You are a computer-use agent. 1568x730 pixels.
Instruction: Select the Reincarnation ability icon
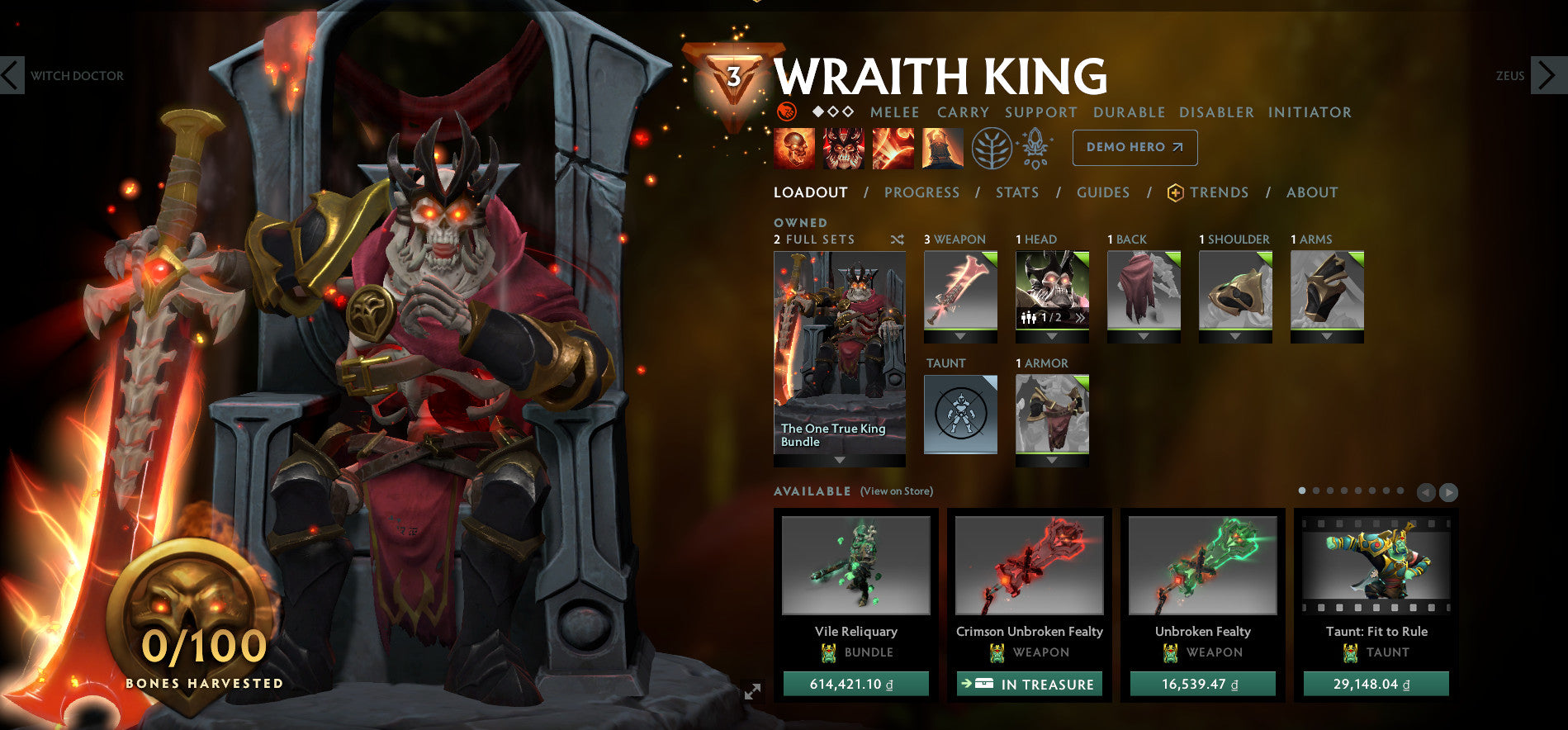(942, 150)
